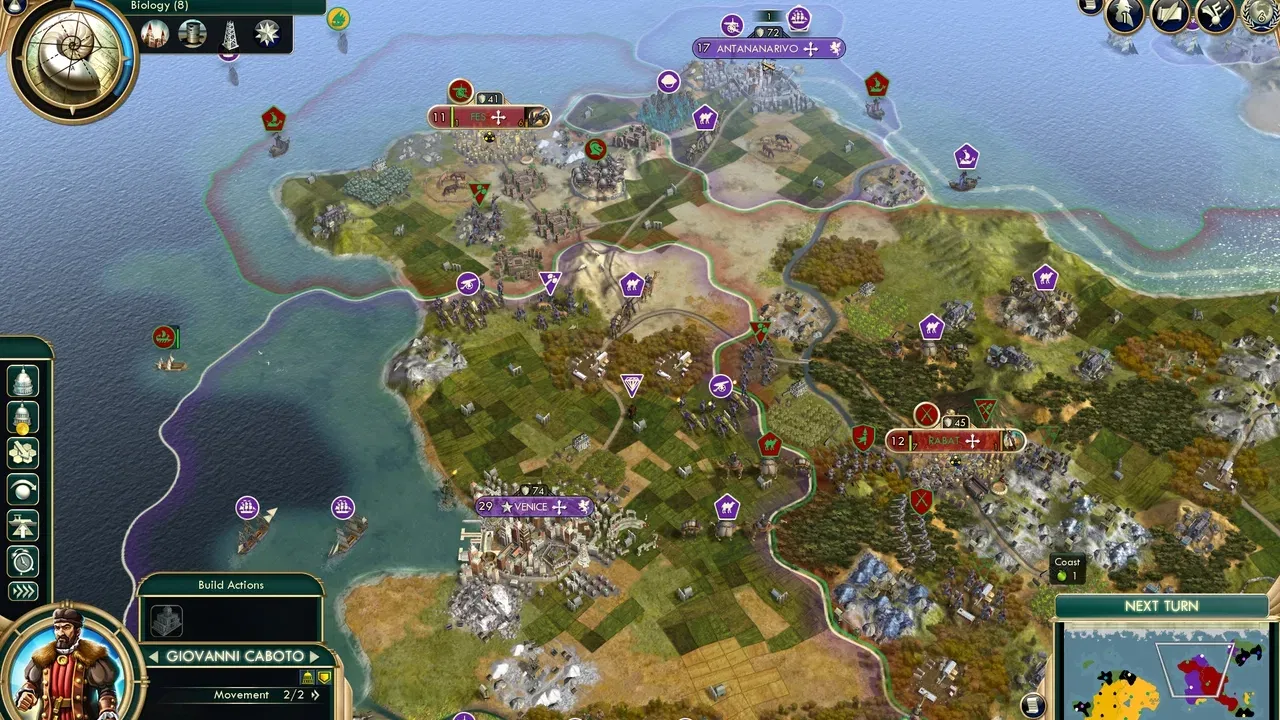
Task: Open the spy-silhouette espionage overview button
Action: pyautogui.click(x=1125, y=17)
